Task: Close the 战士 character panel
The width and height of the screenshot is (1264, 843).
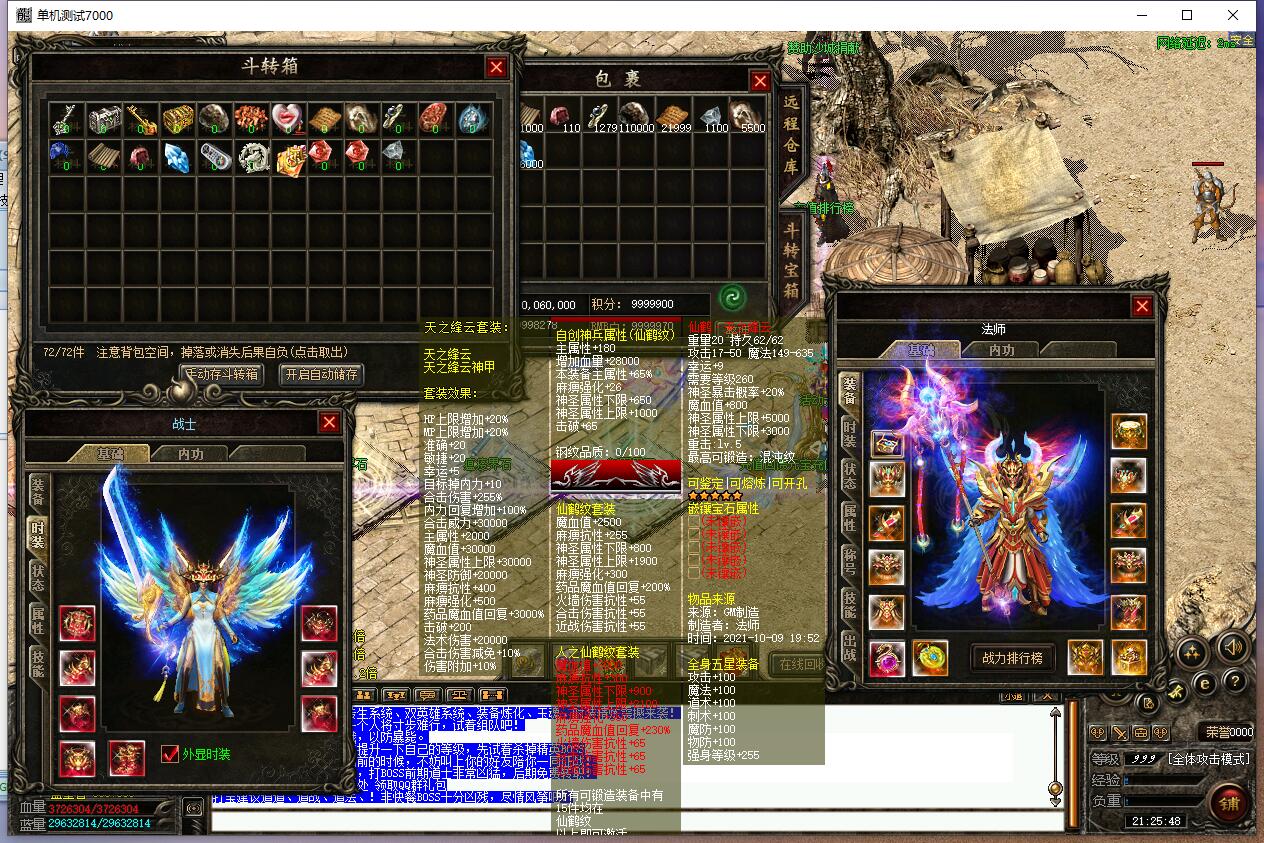Action: [329, 423]
